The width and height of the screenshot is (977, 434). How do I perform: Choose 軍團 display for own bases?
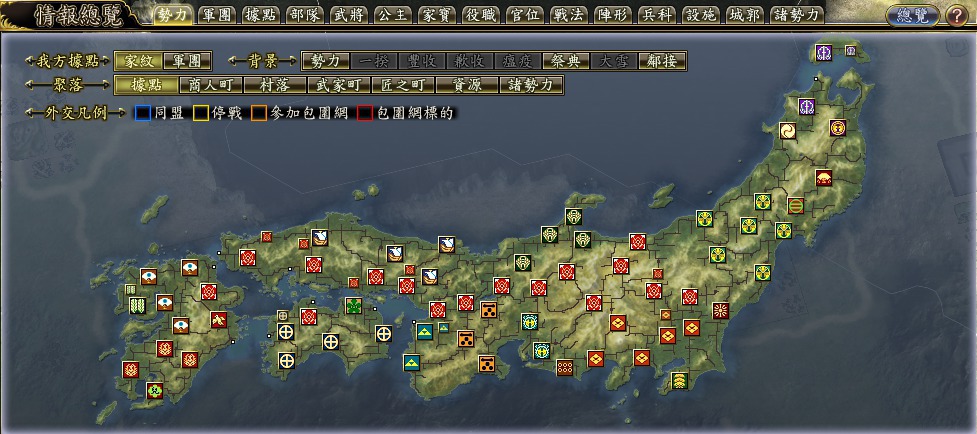pyautogui.click(x=181, y=61)
